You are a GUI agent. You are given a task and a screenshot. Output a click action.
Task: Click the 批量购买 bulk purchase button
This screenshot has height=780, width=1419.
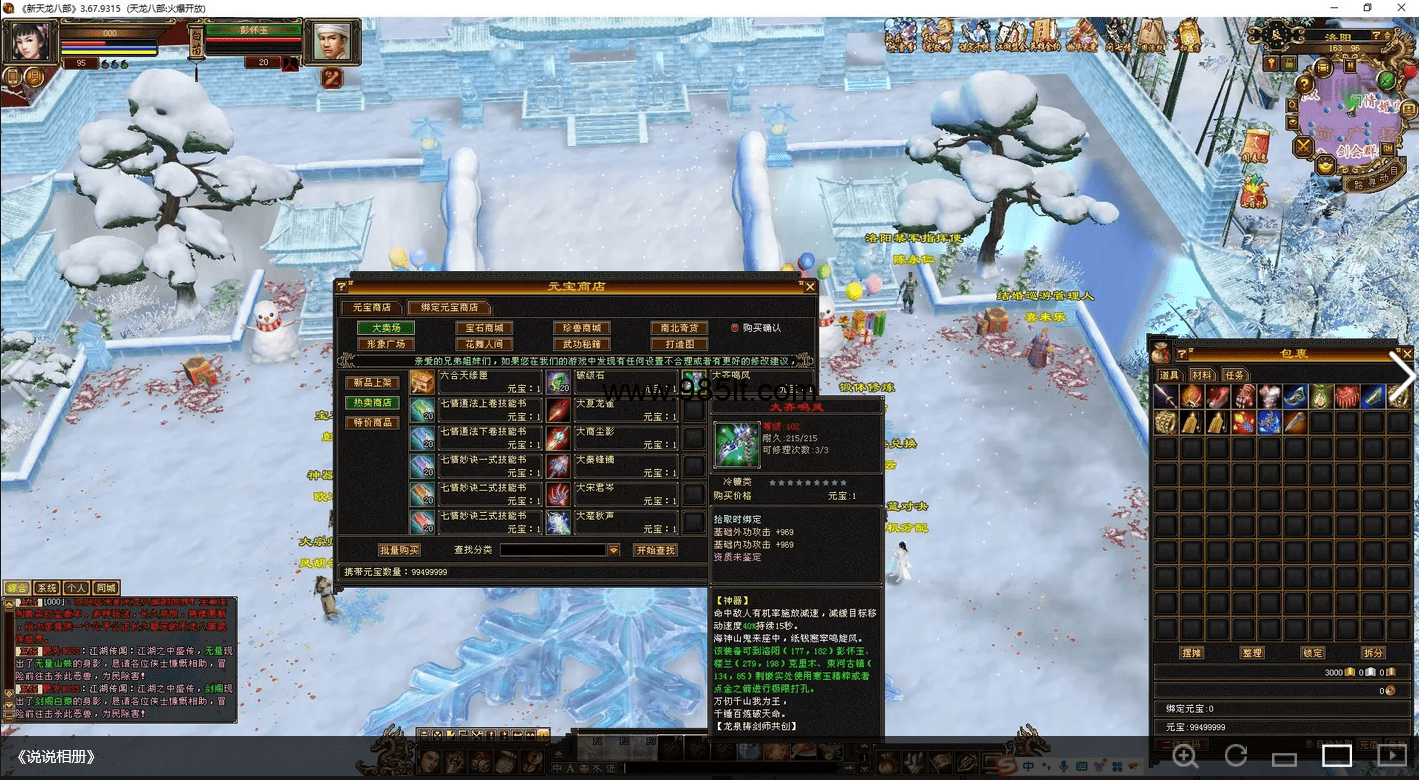(399, 548)
